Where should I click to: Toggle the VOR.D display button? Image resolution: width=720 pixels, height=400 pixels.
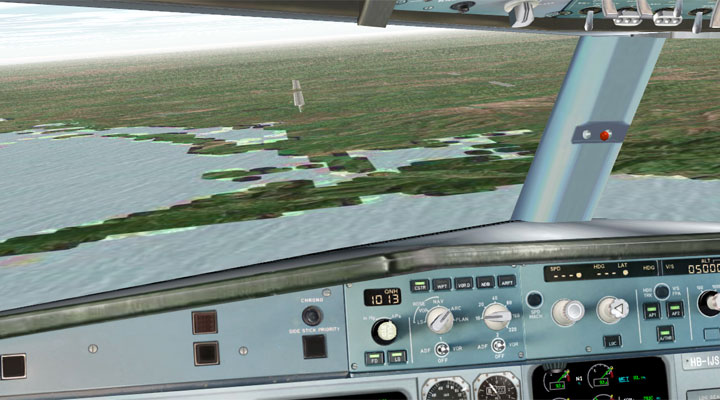(x=463, y=283)
